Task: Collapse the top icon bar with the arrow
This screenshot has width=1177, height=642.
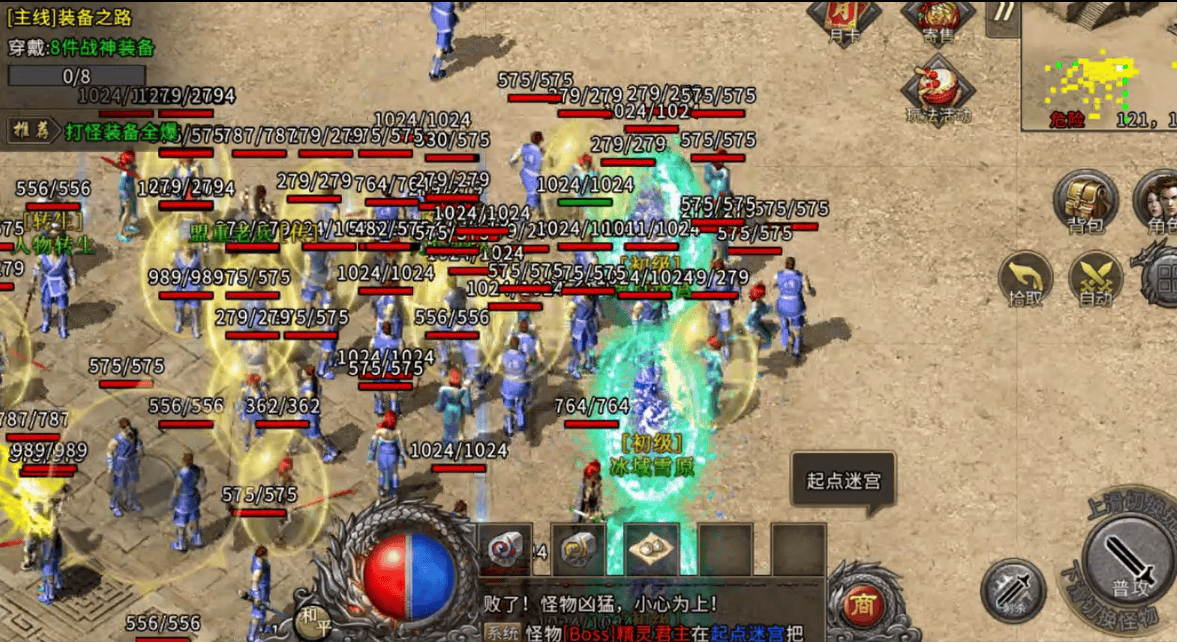Action: (1003, 14)
